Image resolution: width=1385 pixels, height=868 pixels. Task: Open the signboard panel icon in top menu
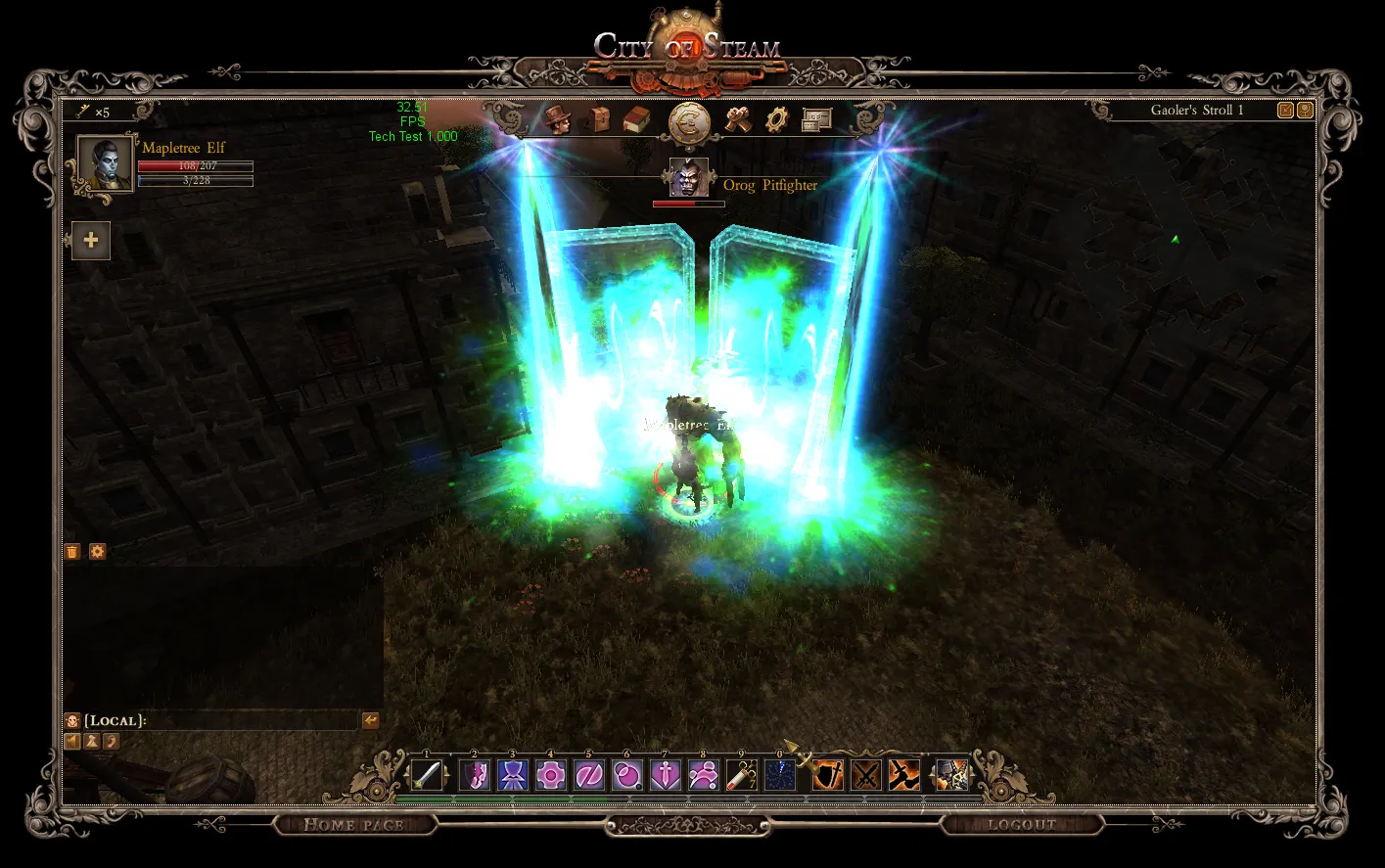(x=816, y=119)
